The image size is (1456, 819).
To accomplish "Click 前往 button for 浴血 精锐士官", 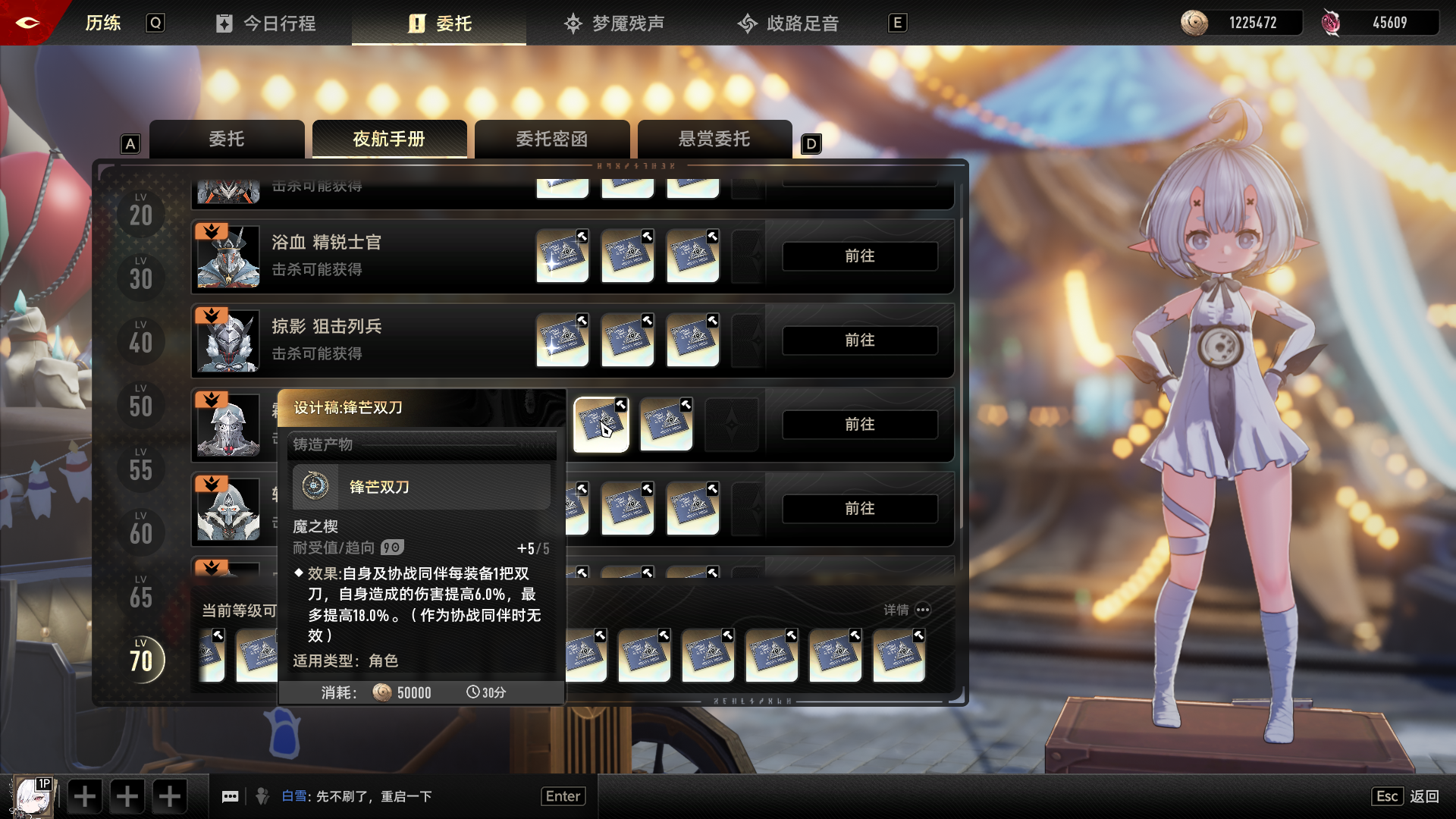I will click(859, 256).
